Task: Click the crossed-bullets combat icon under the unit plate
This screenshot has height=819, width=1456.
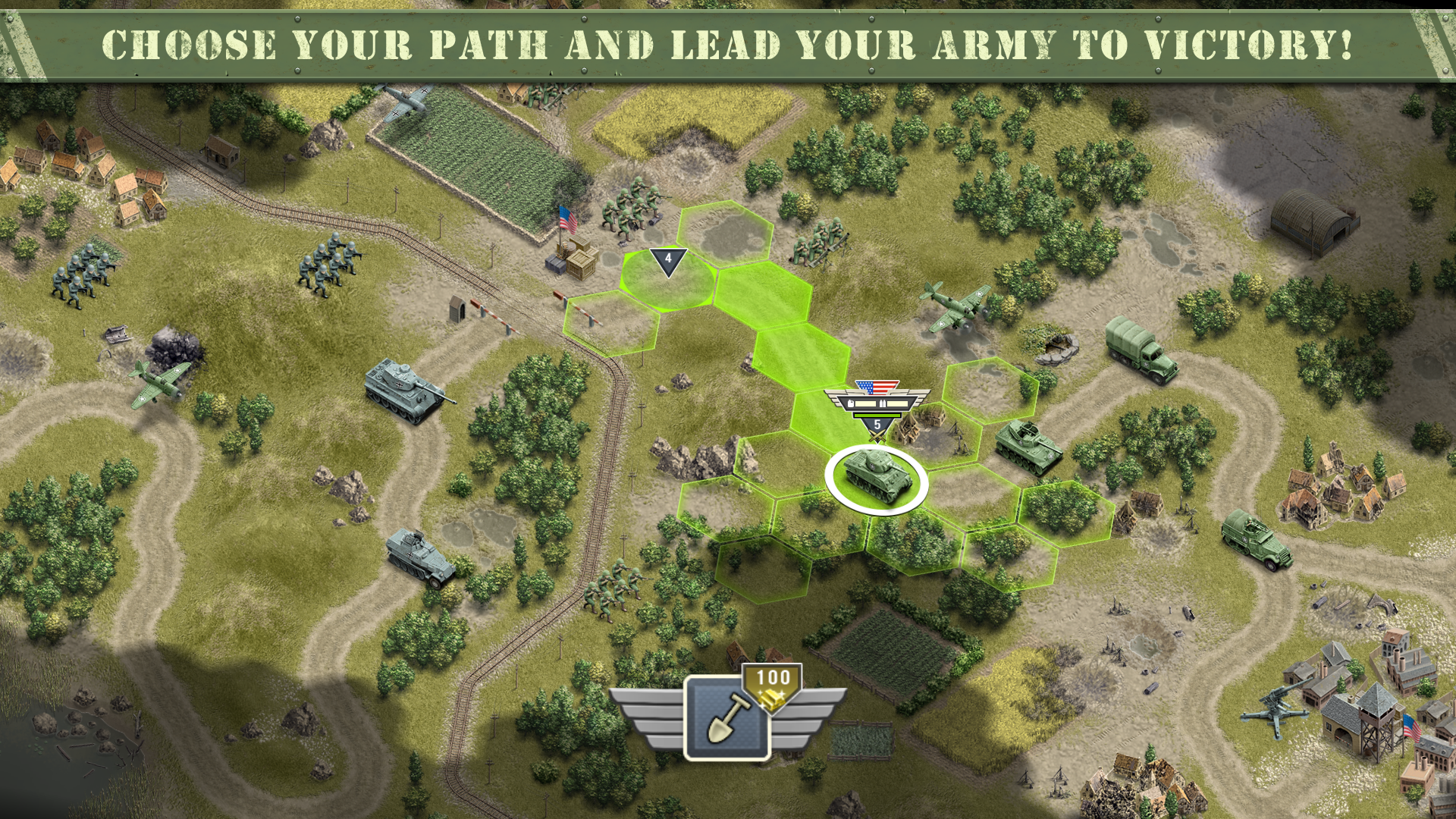Action: pos(877,435)
